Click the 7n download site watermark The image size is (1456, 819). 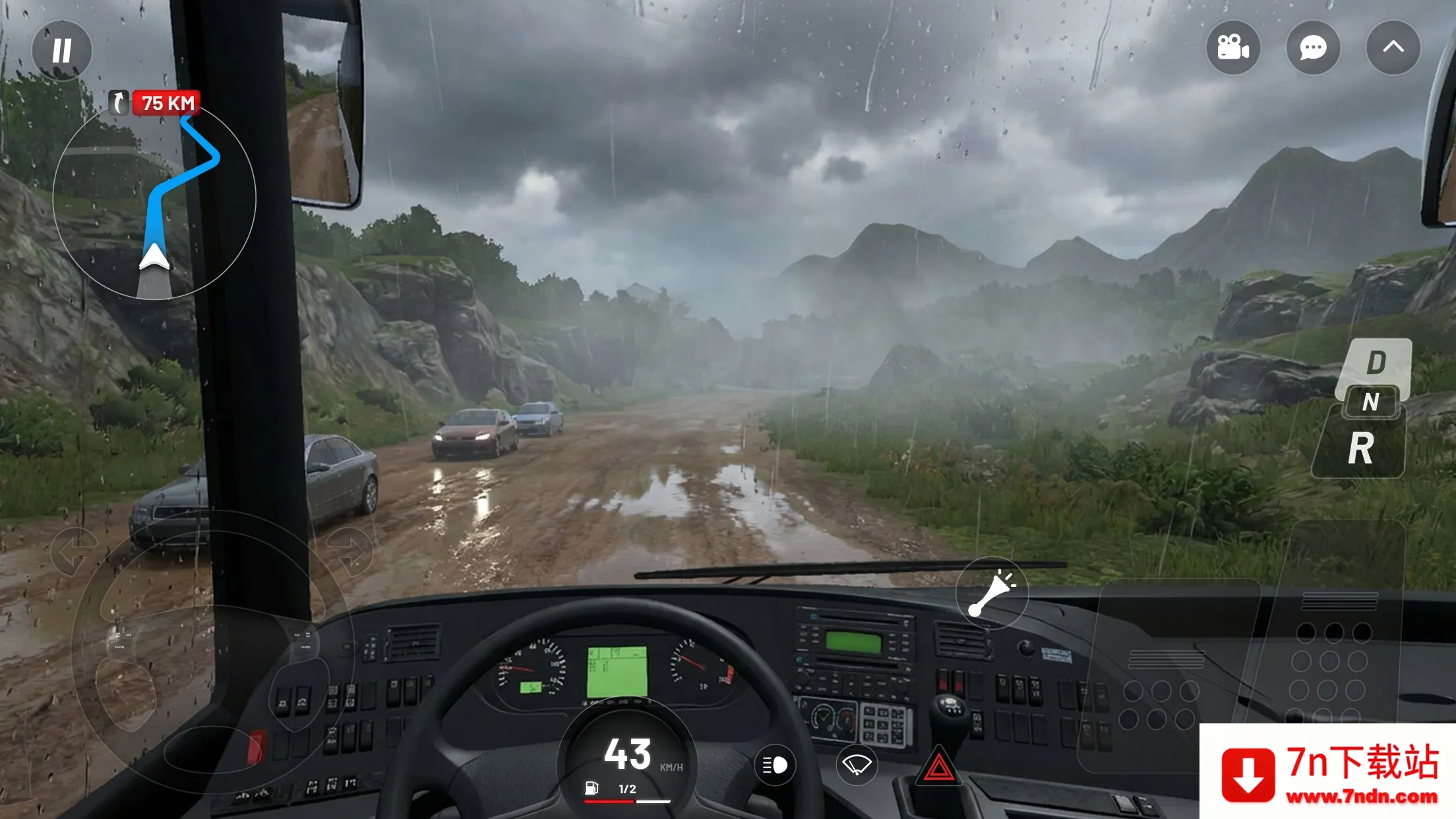pyautogui.click(x=1327, y=772)
